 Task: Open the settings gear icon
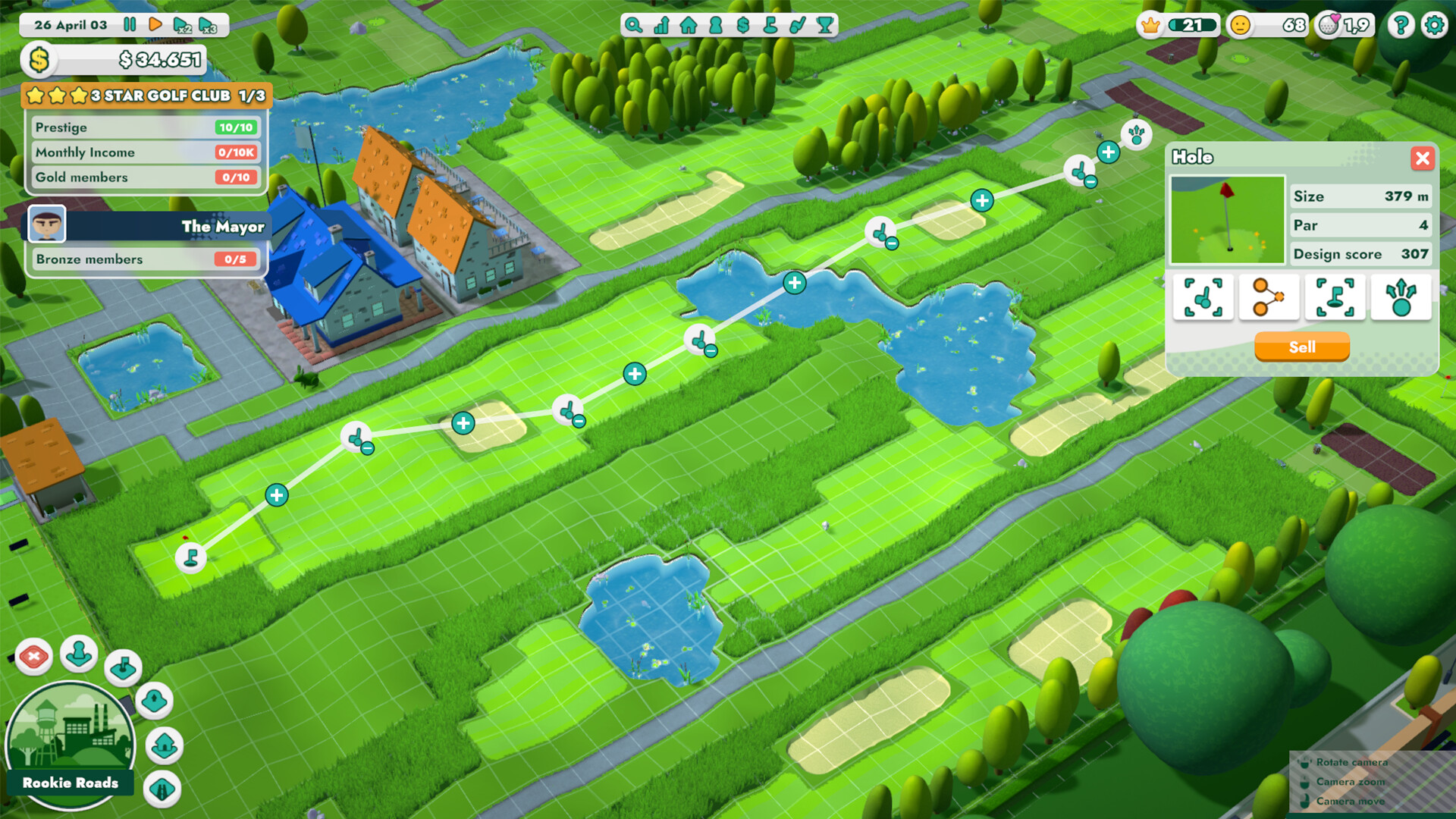click(x=1434, y=25)
